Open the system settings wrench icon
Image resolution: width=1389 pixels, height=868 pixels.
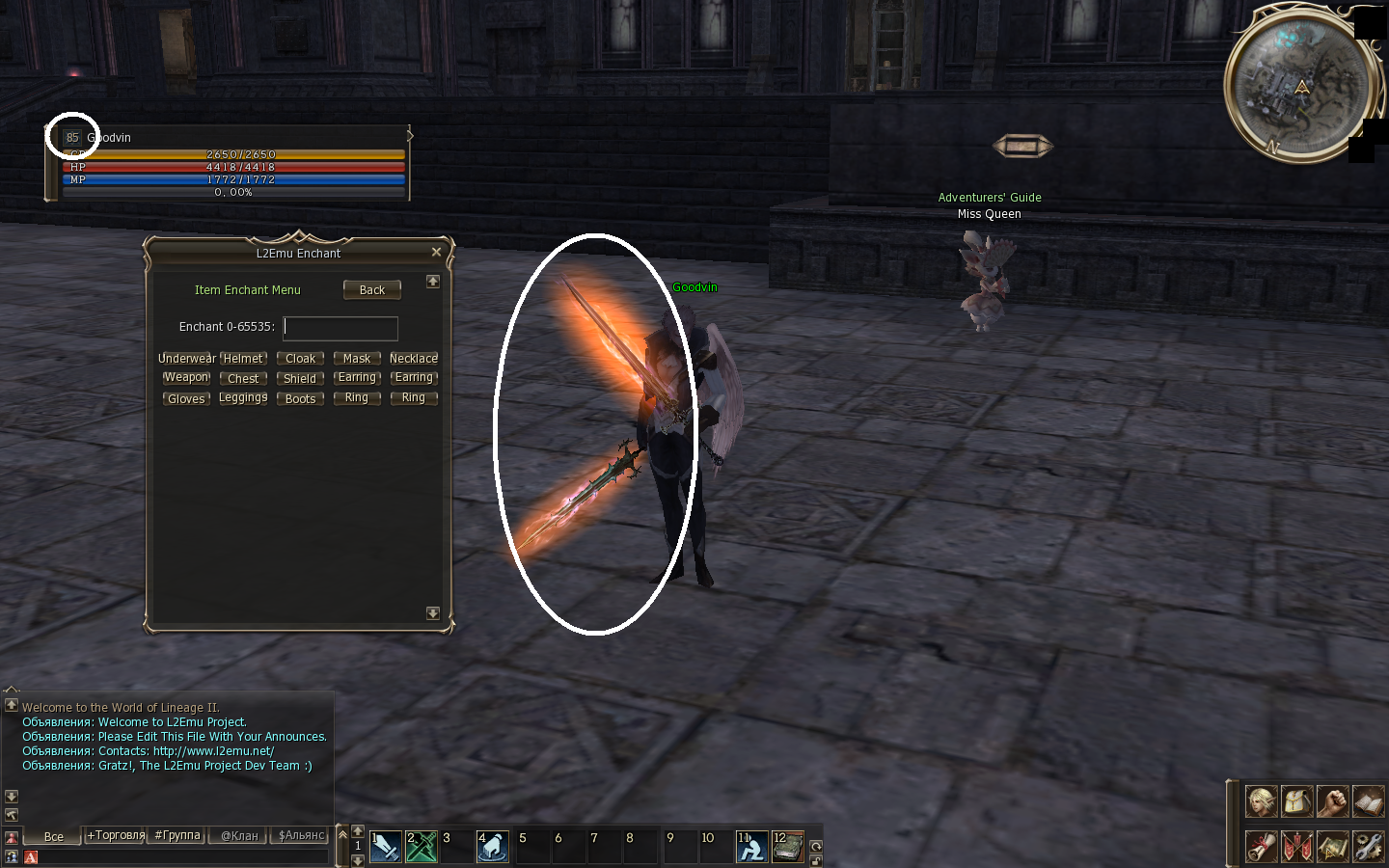click(1368, 847)
